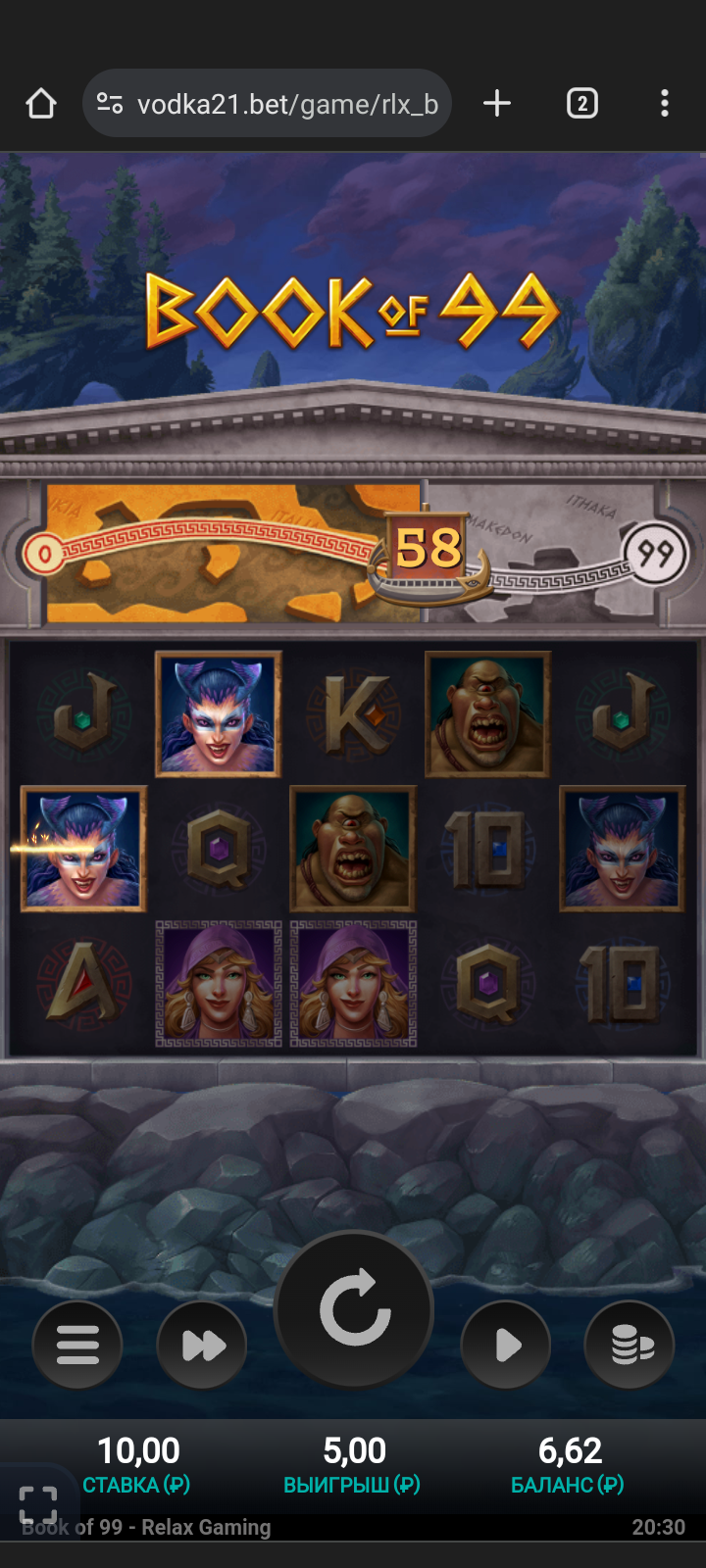Open the coin stack bet settings

point(630,1345)
